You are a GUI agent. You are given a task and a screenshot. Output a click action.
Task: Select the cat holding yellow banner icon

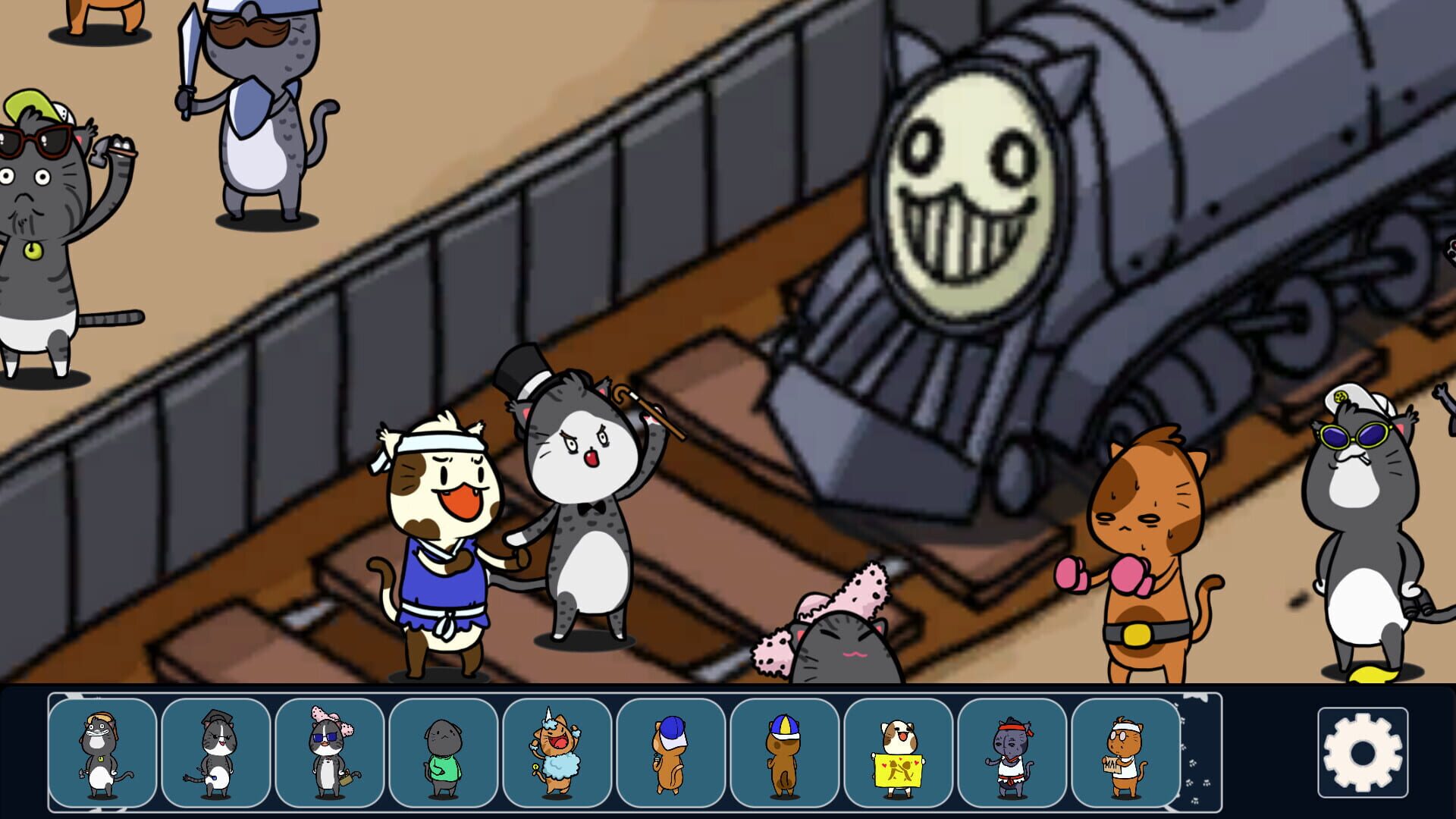tap(899, 751)
